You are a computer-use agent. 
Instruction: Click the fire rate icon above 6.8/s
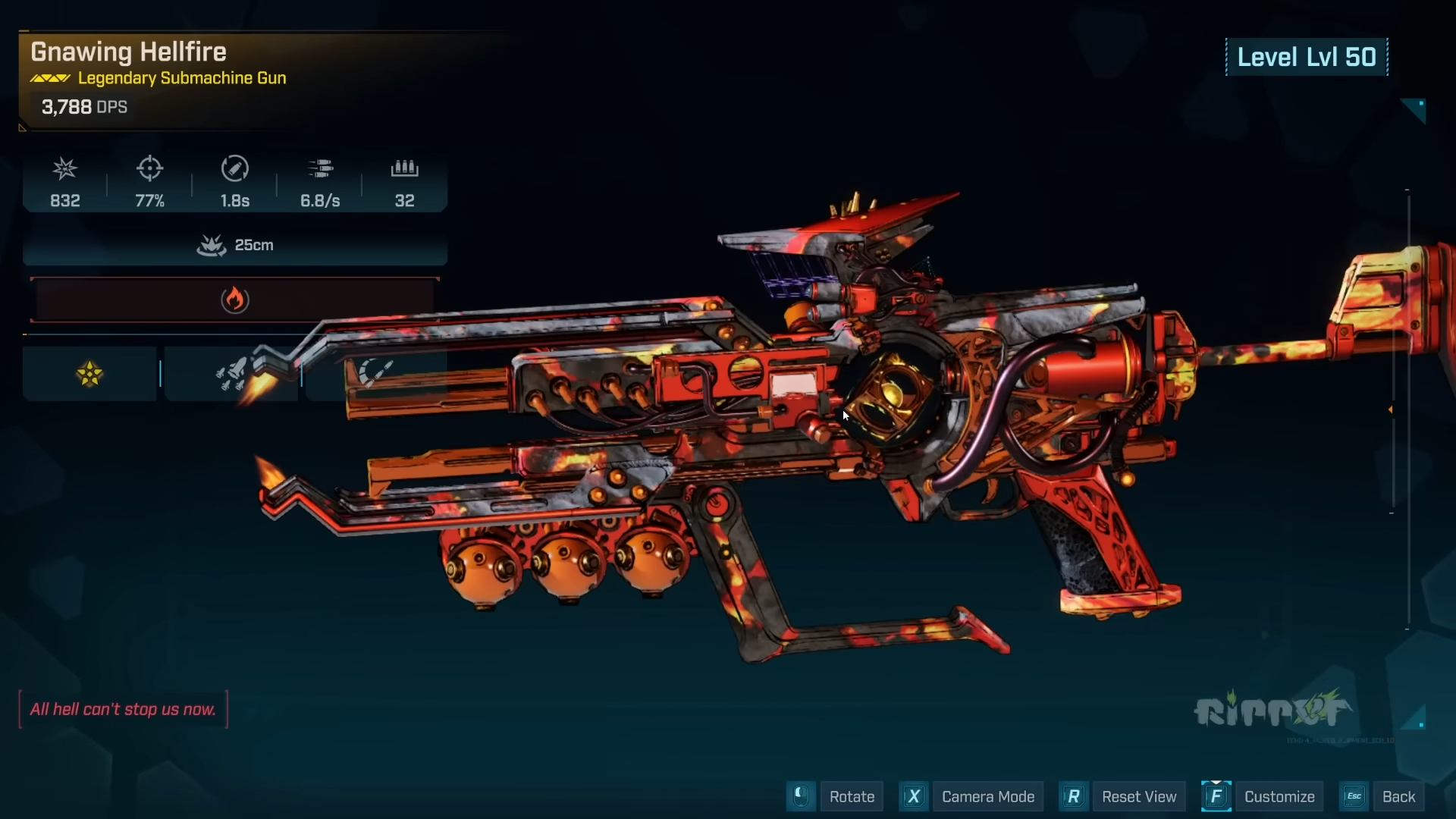coord(321,168)
